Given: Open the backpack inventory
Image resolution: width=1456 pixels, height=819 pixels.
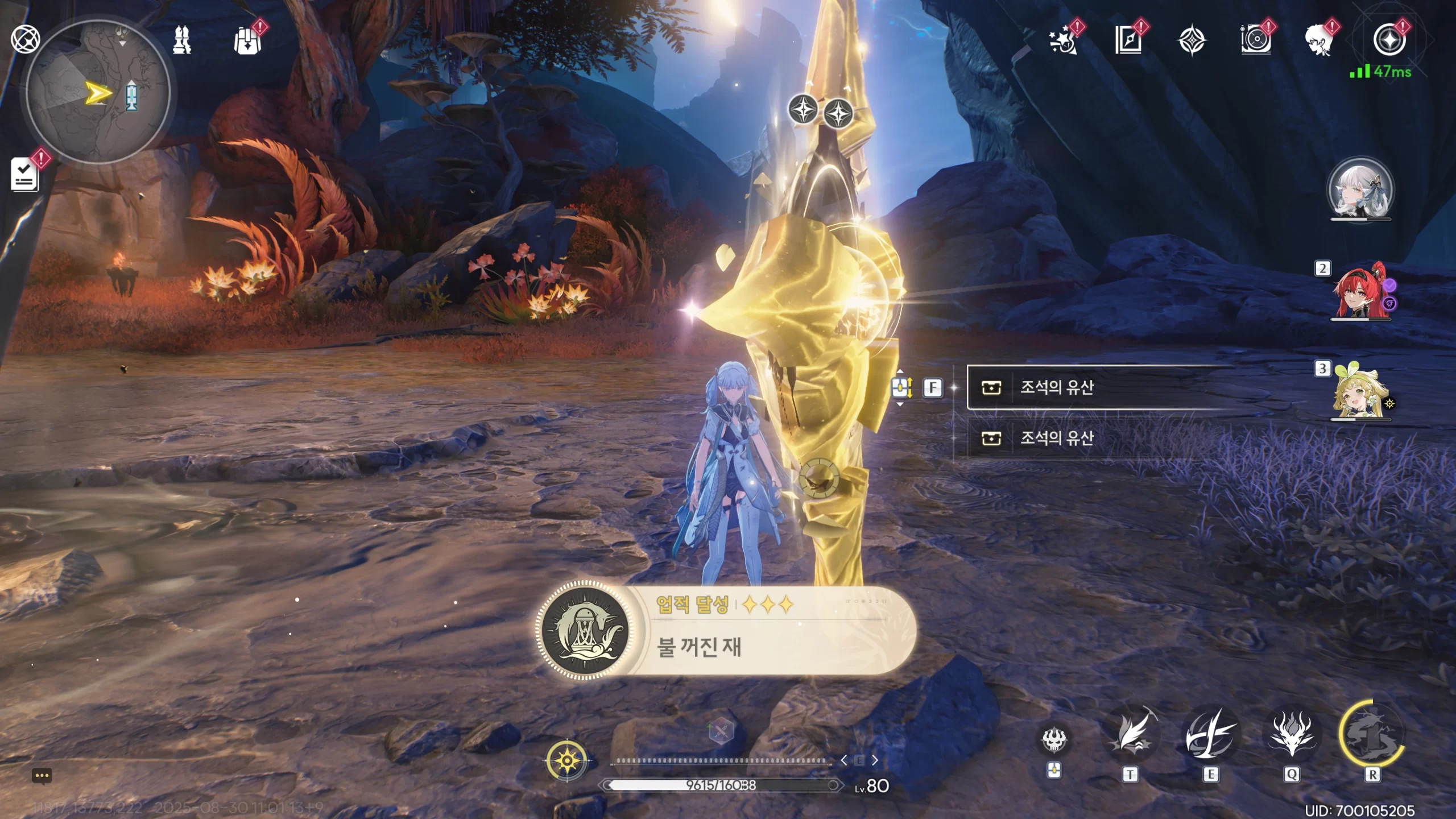Looking at the screenshot, I should pos(247,40).
